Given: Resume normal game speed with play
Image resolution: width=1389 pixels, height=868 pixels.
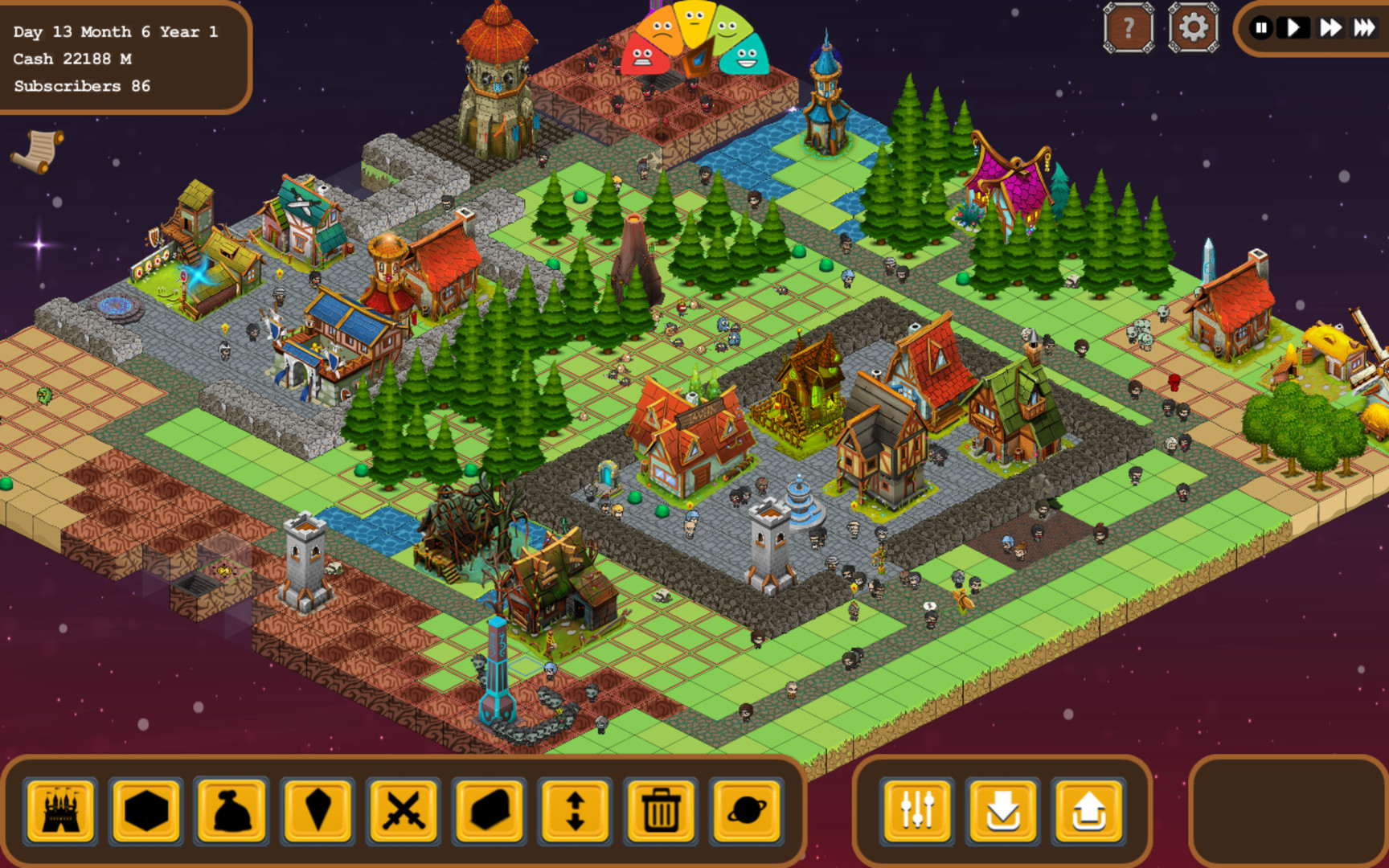Looking at the screenshot, I should pos(1293,27).
